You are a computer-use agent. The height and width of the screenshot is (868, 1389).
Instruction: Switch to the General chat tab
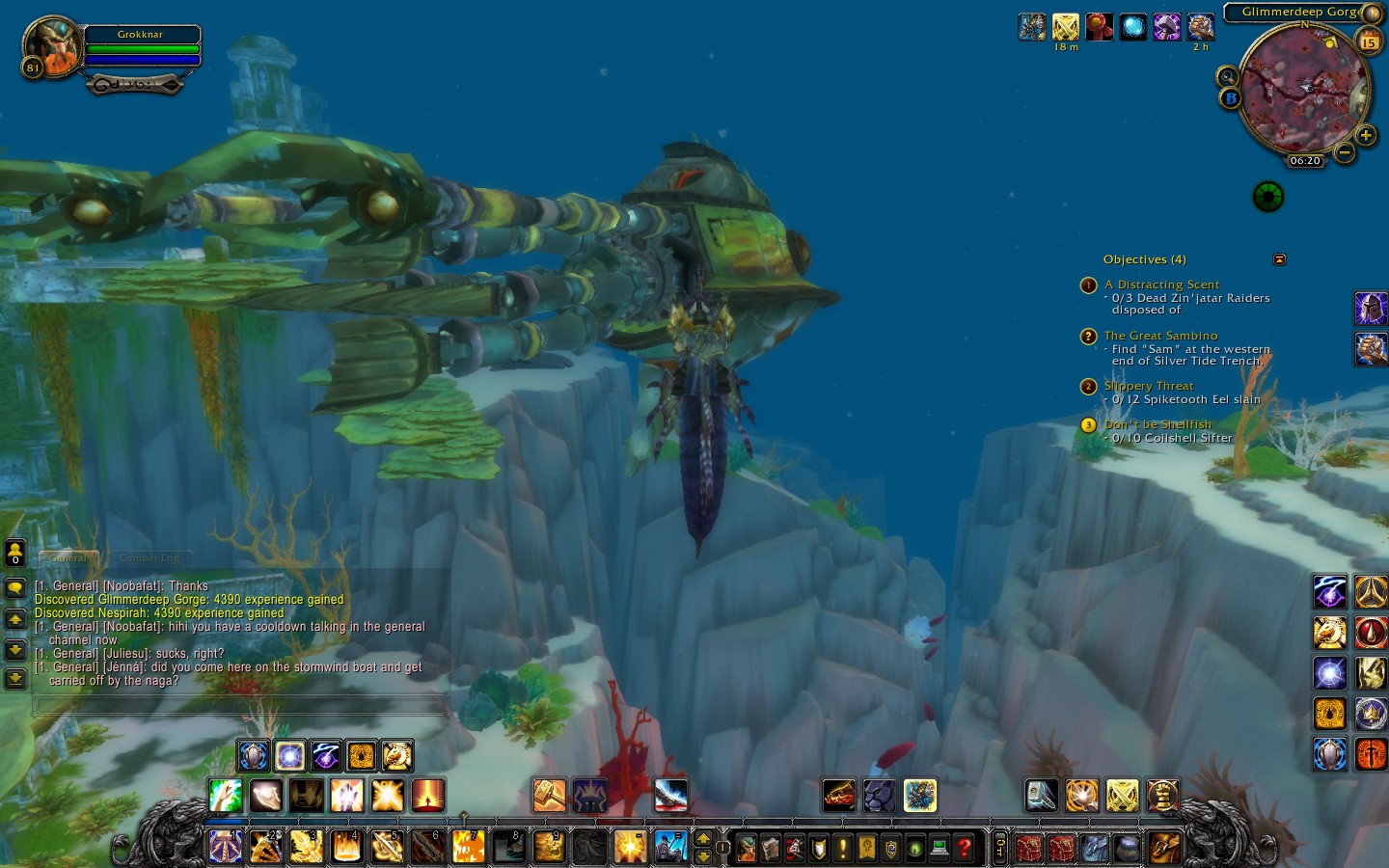coord(68,557)
